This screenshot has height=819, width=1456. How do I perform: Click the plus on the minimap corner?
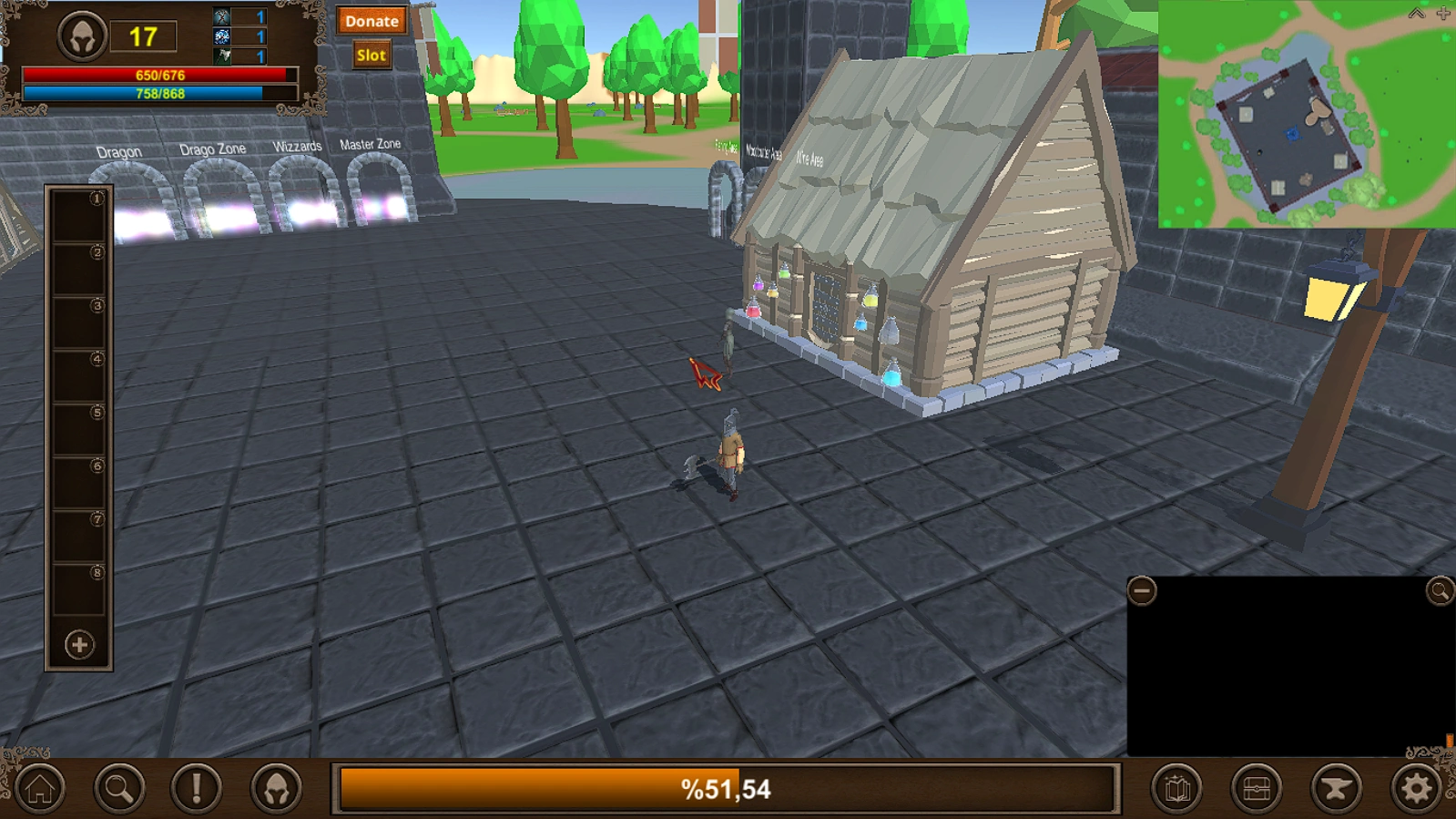point(1441,13)
